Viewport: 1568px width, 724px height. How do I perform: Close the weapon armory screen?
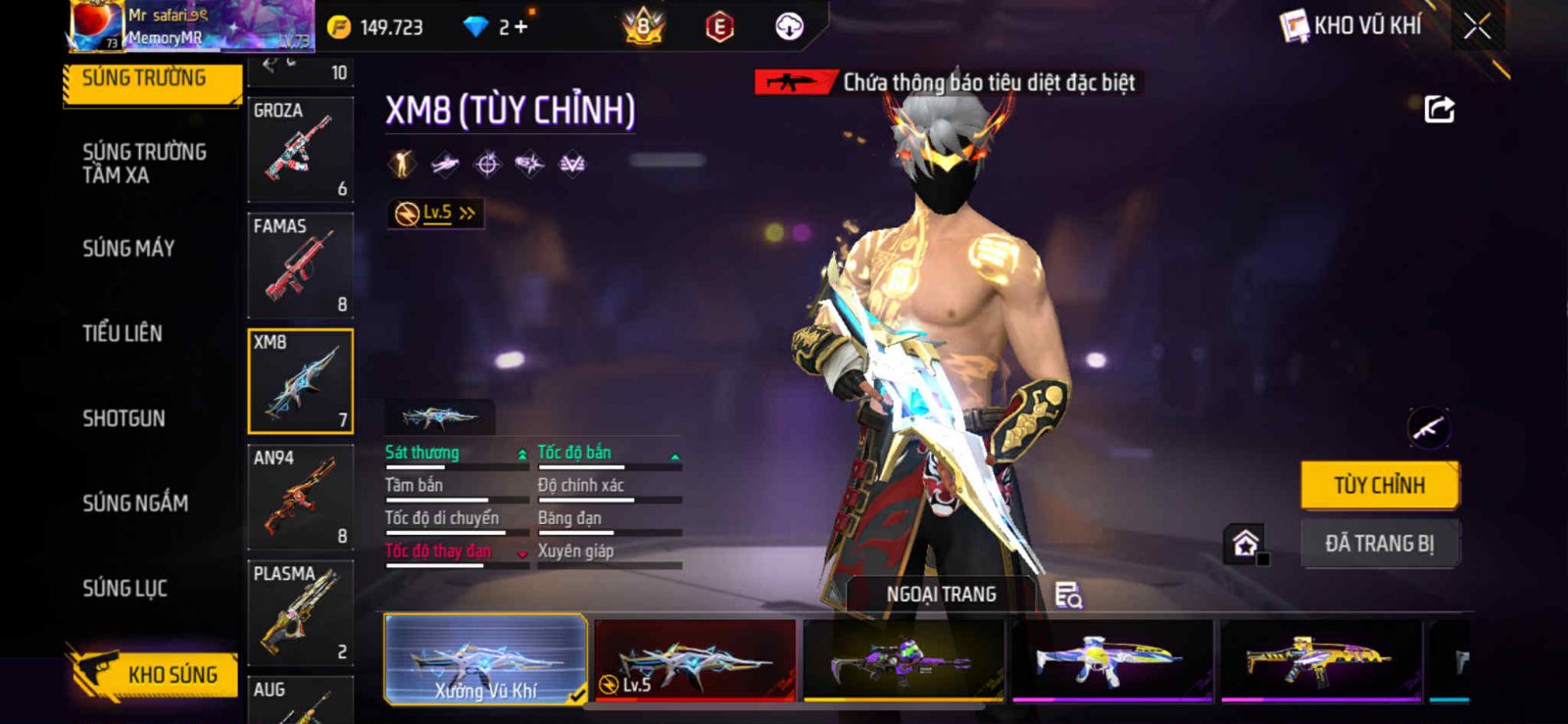(1477, 26)
